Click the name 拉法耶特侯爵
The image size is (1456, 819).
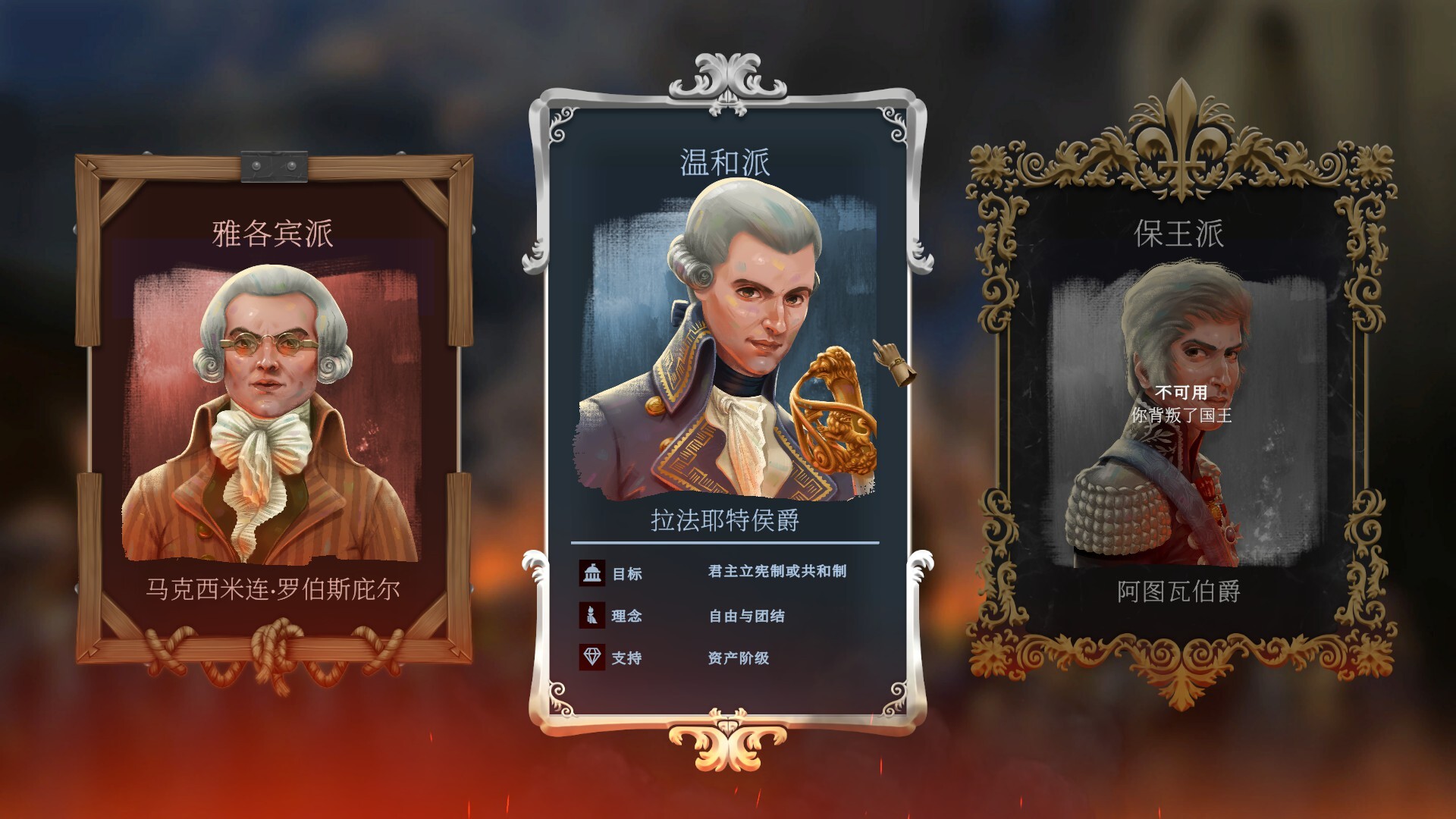click(x=726, y=521)
